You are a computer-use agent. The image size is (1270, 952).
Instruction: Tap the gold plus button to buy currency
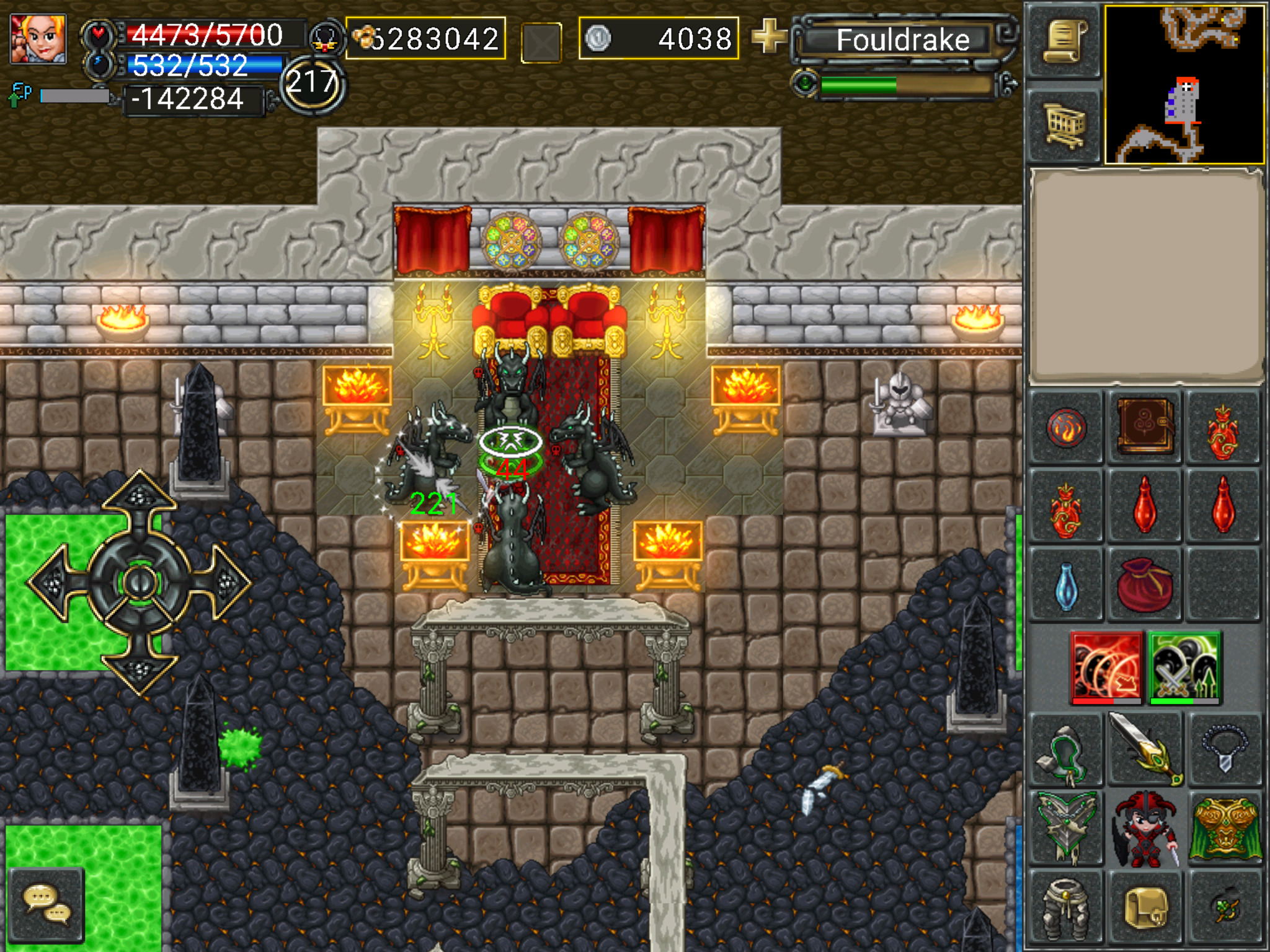(x=768, y=36)
